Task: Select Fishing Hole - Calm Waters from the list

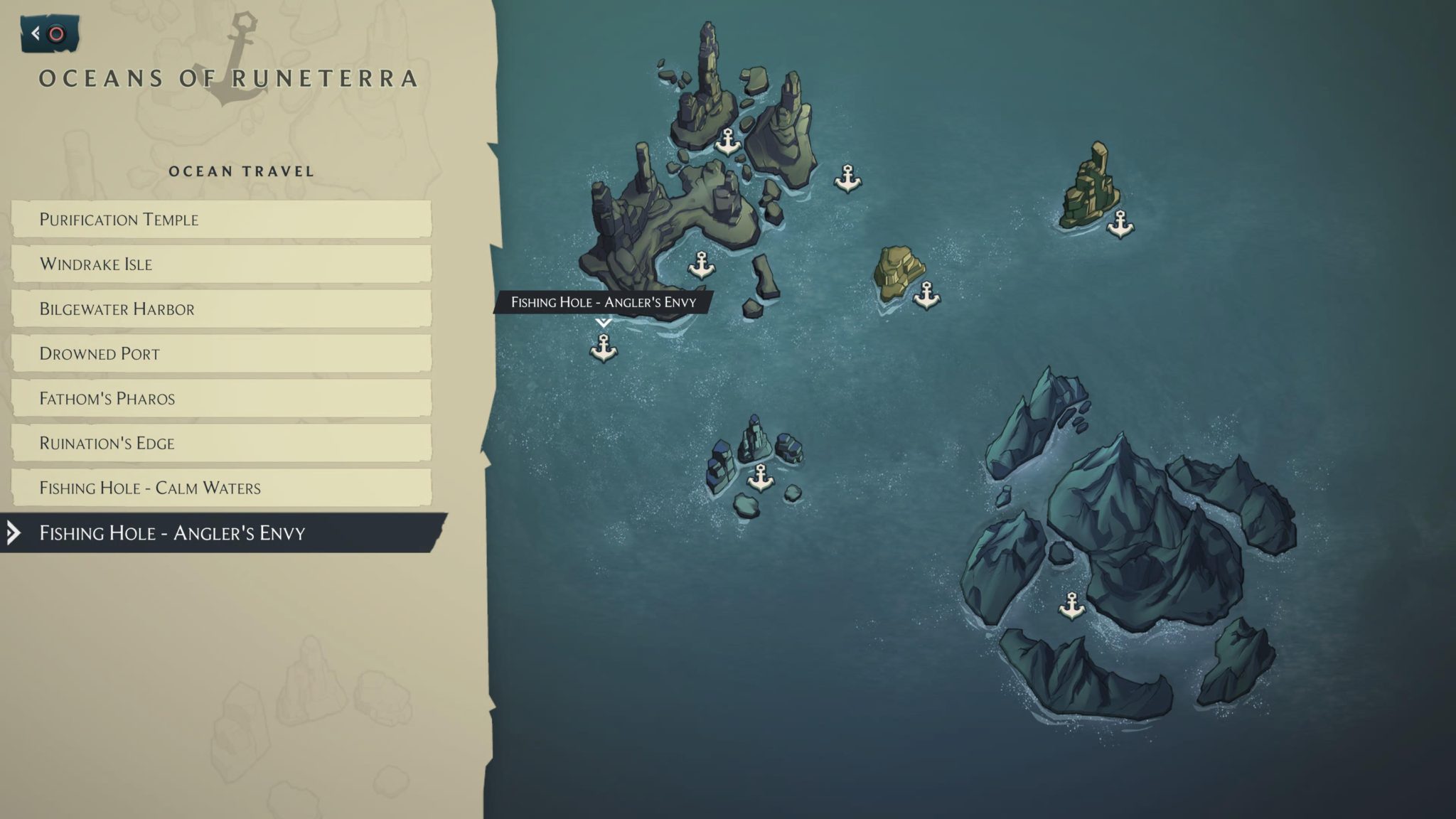Action: point(151,488)
